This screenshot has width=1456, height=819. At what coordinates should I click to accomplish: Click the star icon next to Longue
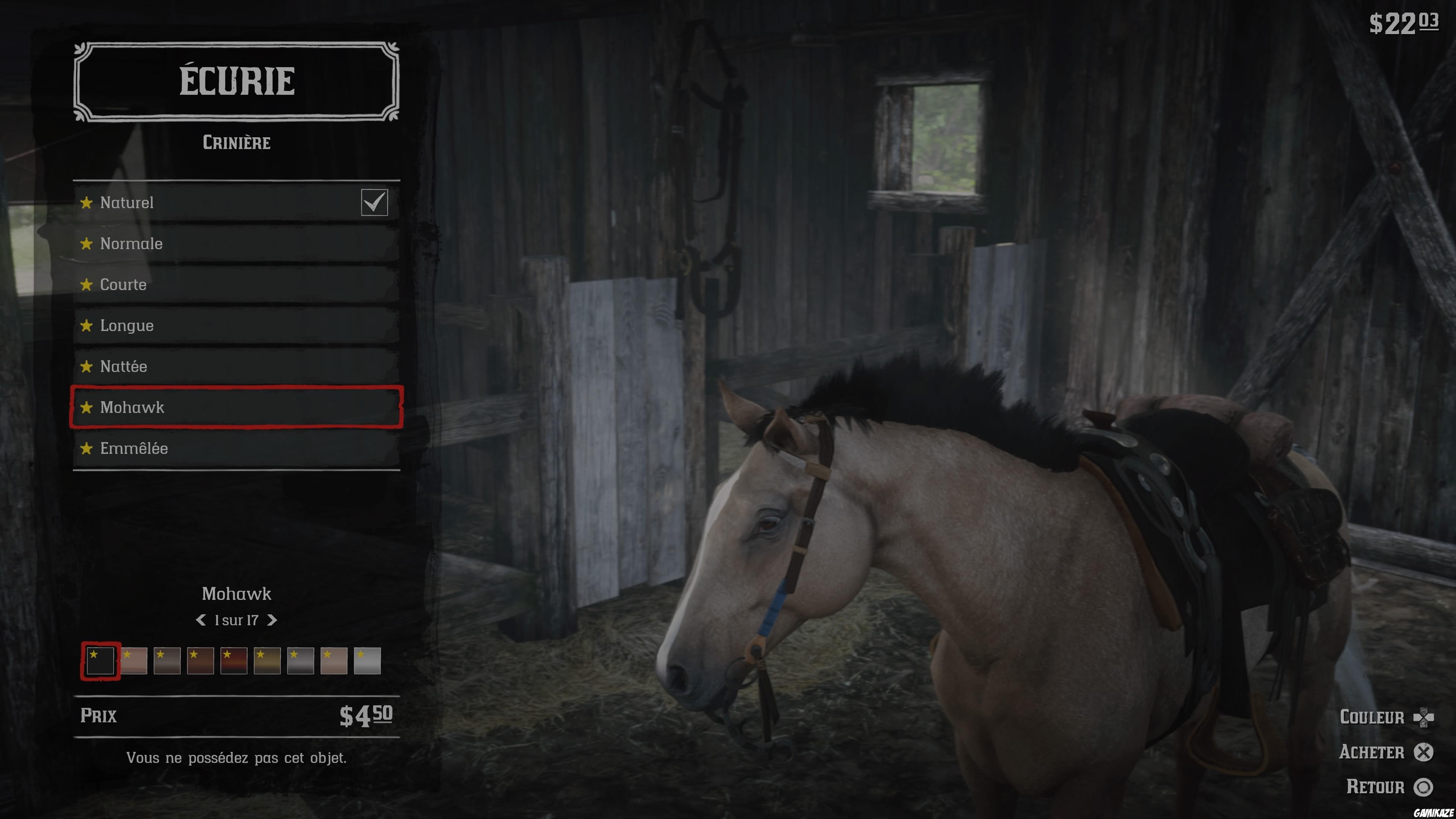(x=86, y=326)
